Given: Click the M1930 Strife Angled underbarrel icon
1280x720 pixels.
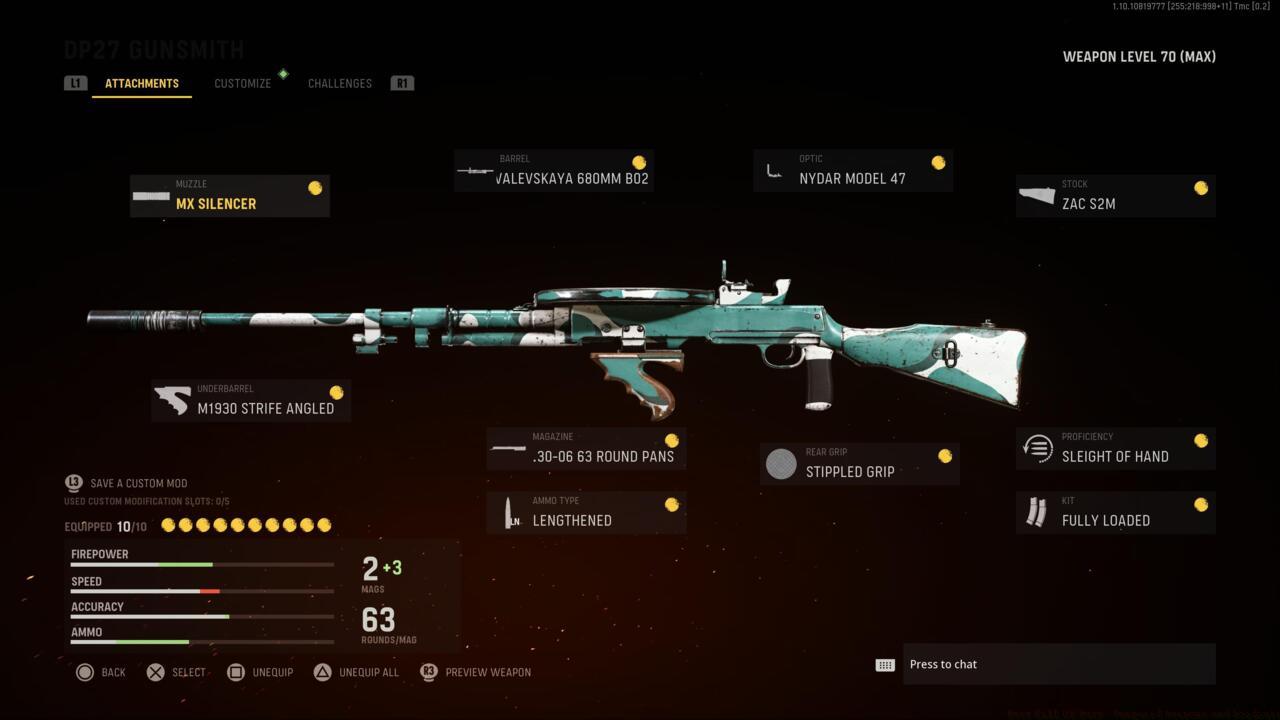Looking at the screenshot, I should (173, 400).
